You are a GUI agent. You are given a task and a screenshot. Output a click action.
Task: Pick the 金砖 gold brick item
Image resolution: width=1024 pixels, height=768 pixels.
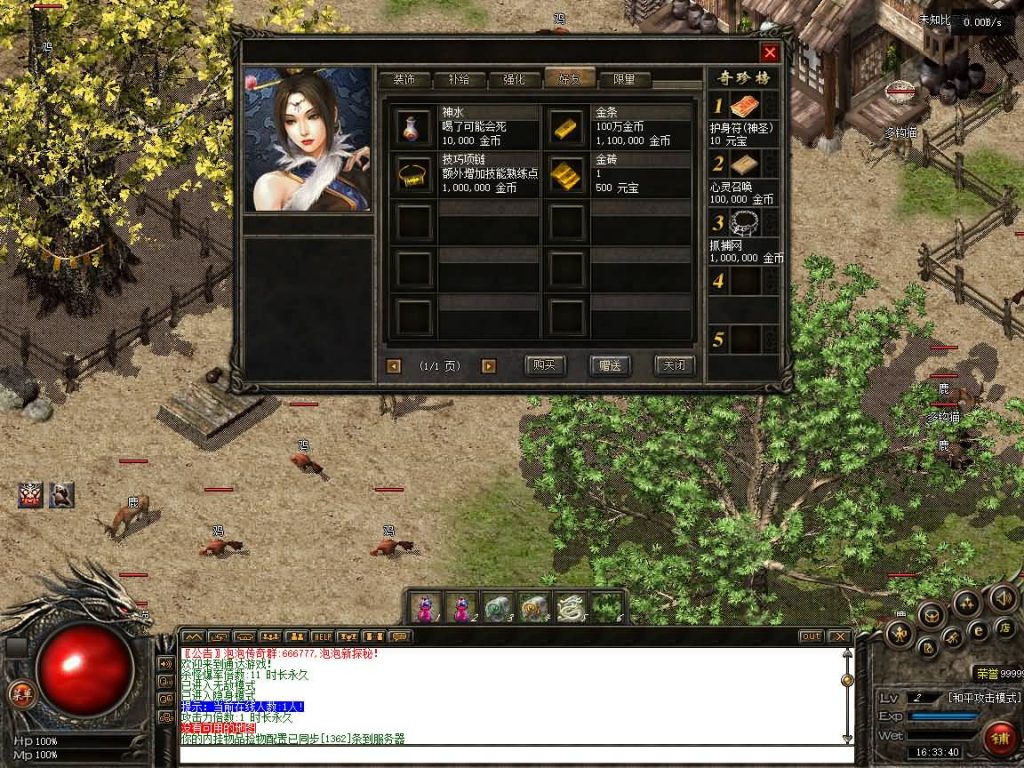coord(566,174)
